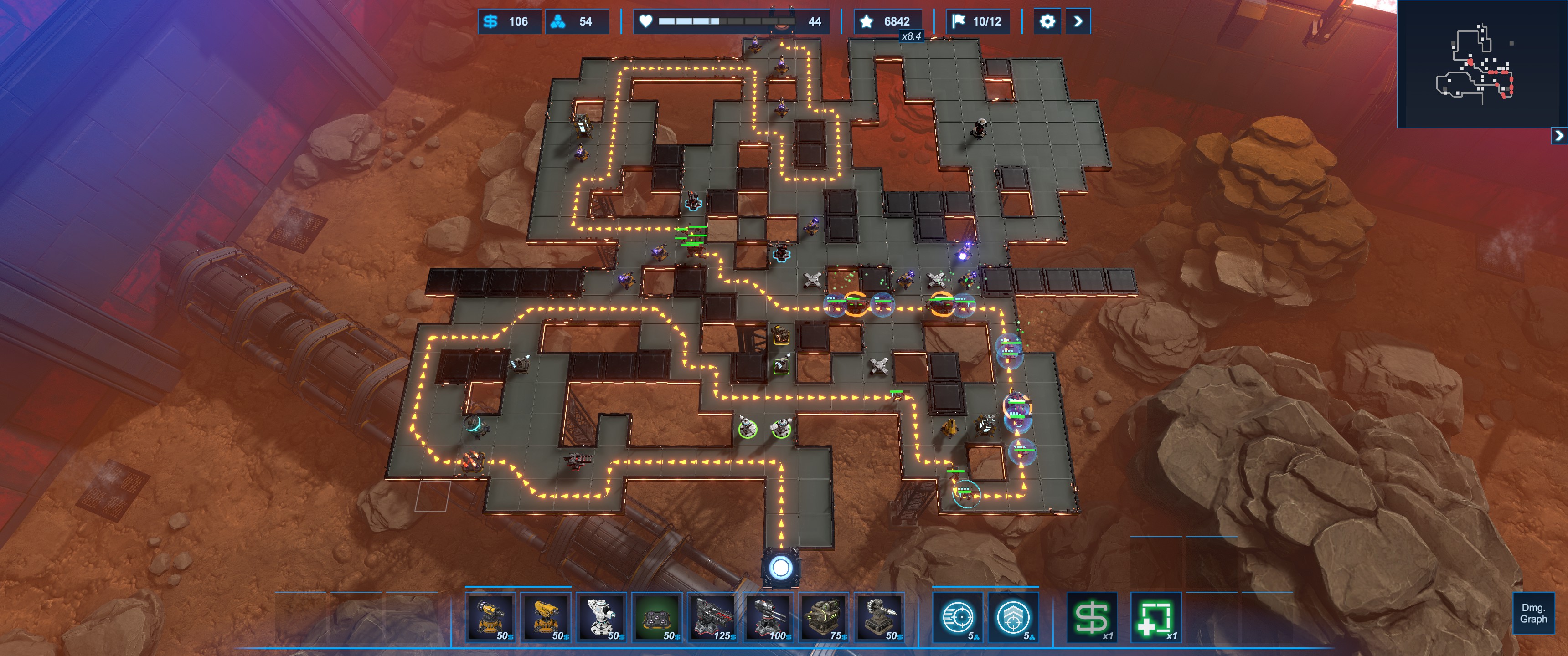Viewport: 1568px width, 656px height.
Task: Select the twin-barrel turret costing 100
Action: [768, 617]
